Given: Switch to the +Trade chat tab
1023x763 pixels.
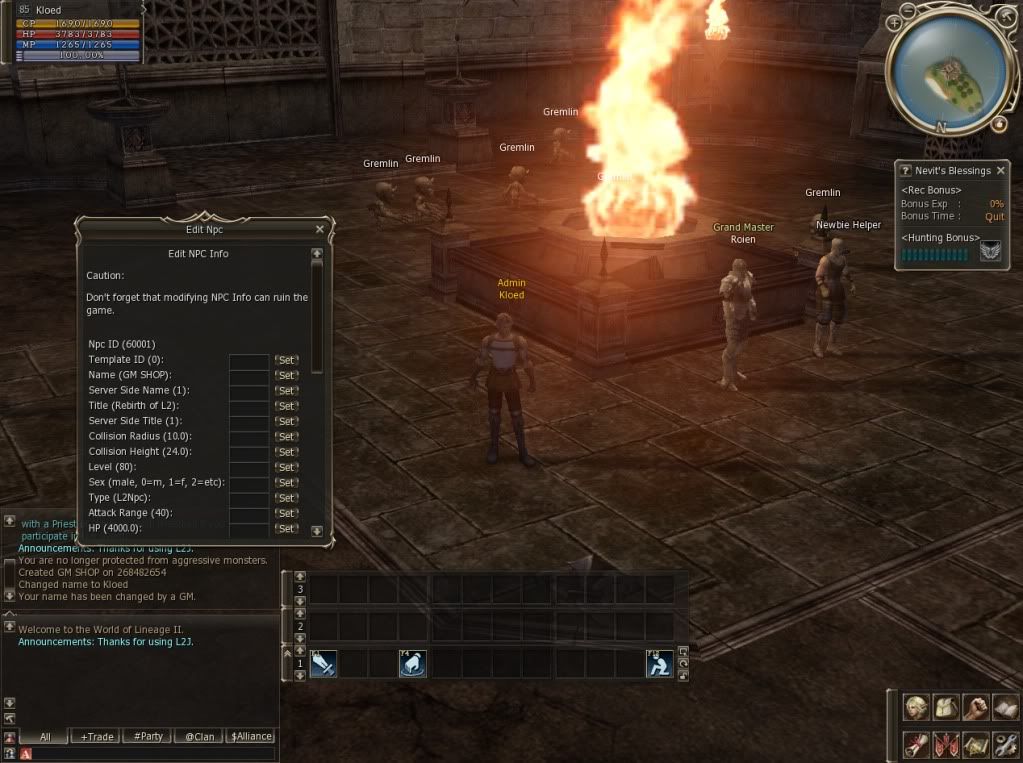Looking at the screenshot, I should pos(97,736).
